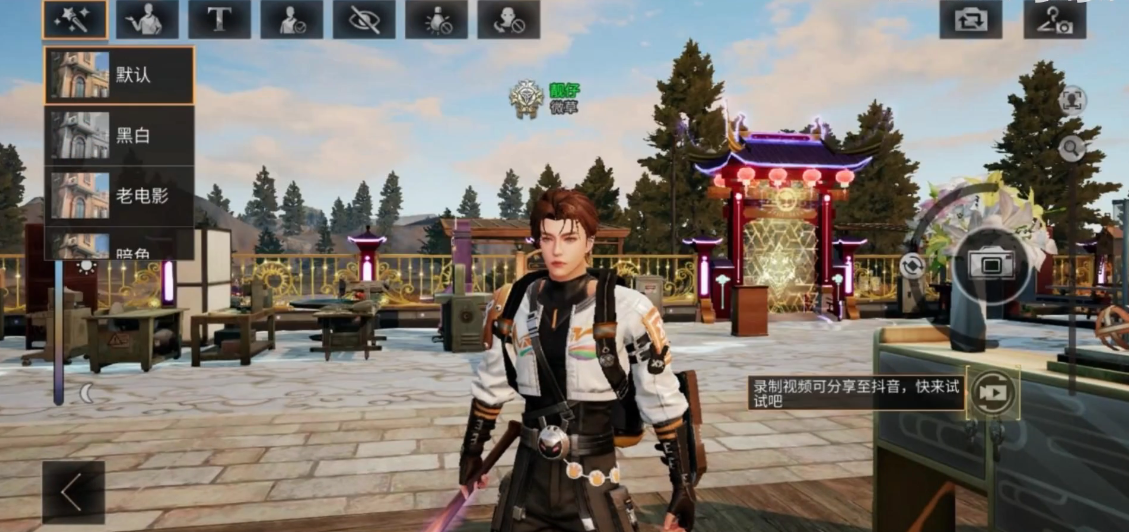Screen dimensions: 1129x532
Task: Toggle the character-with-checkmark display option
Action: click(x=291, y=19)
